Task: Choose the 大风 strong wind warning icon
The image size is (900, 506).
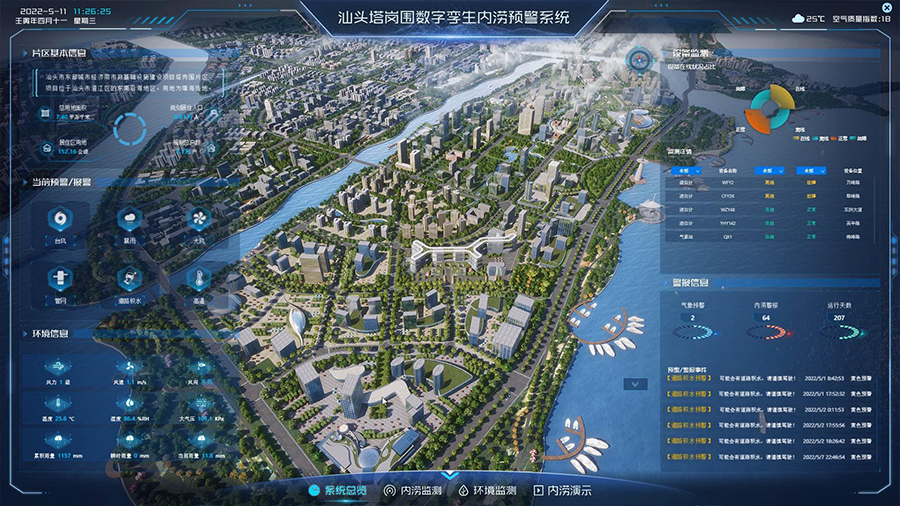Action: tap(198, 220)
